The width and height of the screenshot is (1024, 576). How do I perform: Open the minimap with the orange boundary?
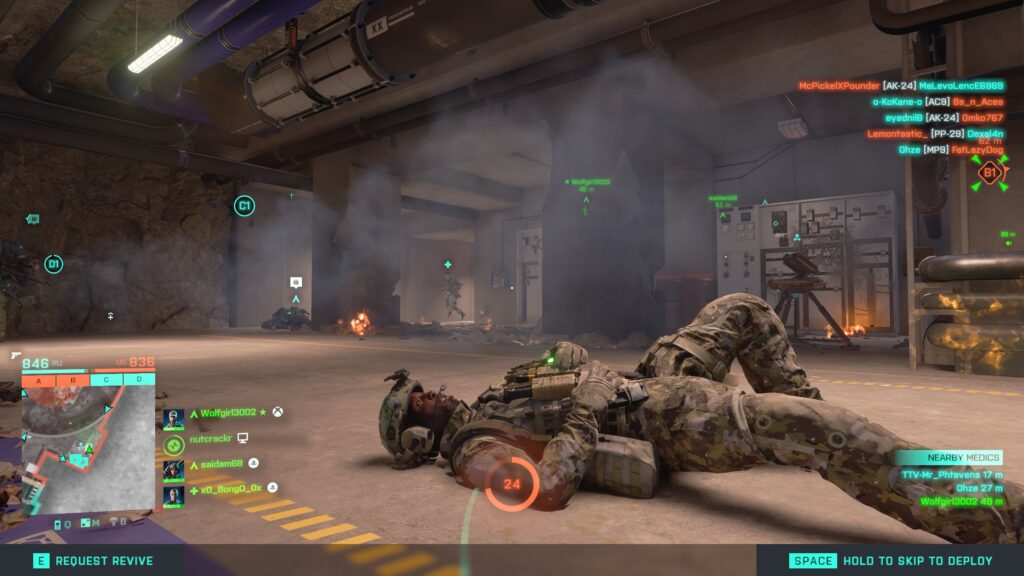click(x=88, y=449)
